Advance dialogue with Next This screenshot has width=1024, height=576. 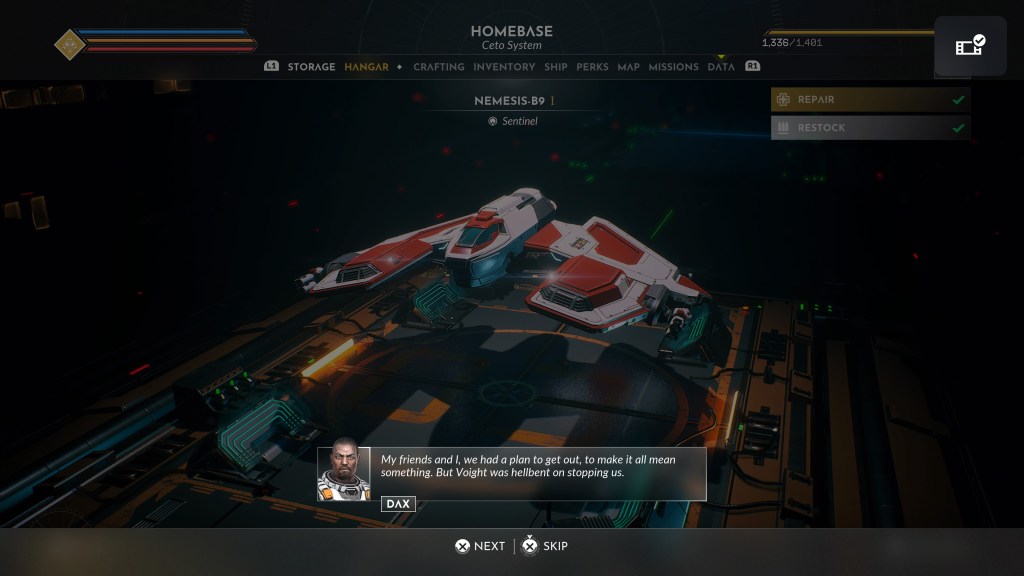pyautogui.click(x=480, y=546)
